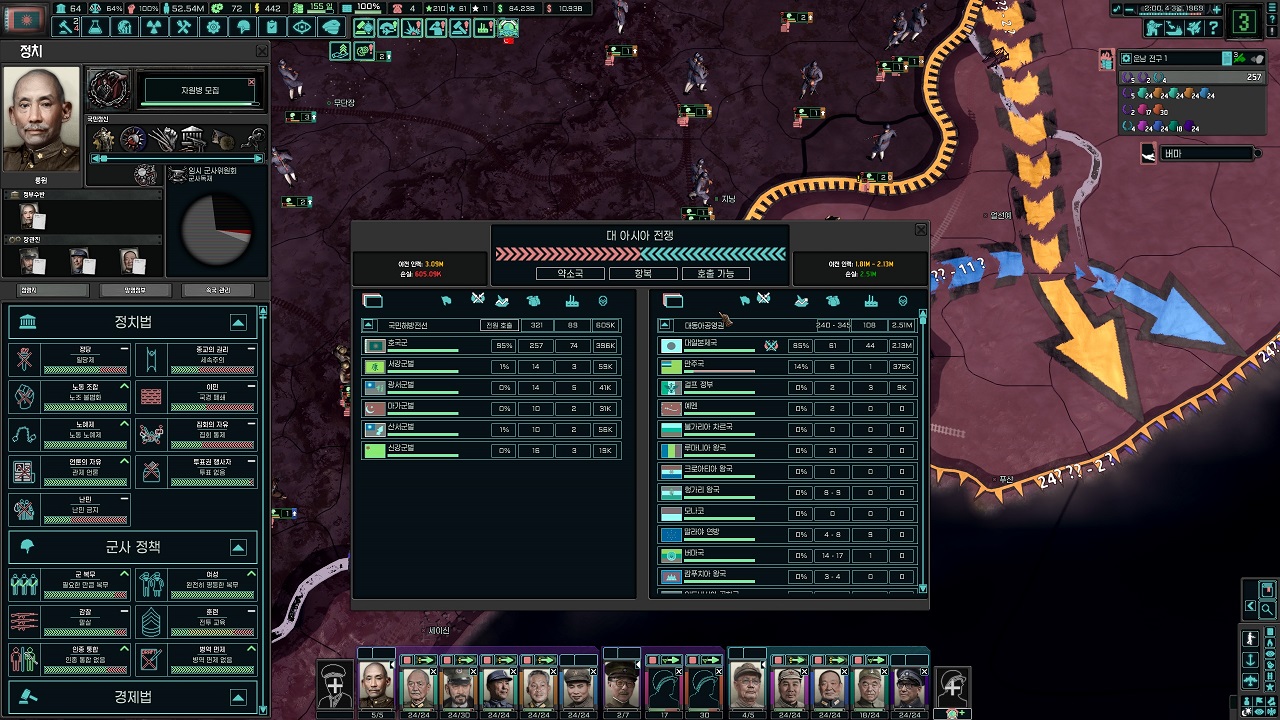Click the 속국 관리 button
This screenshot has height=720, width=1280.
(x=218, y=290)
